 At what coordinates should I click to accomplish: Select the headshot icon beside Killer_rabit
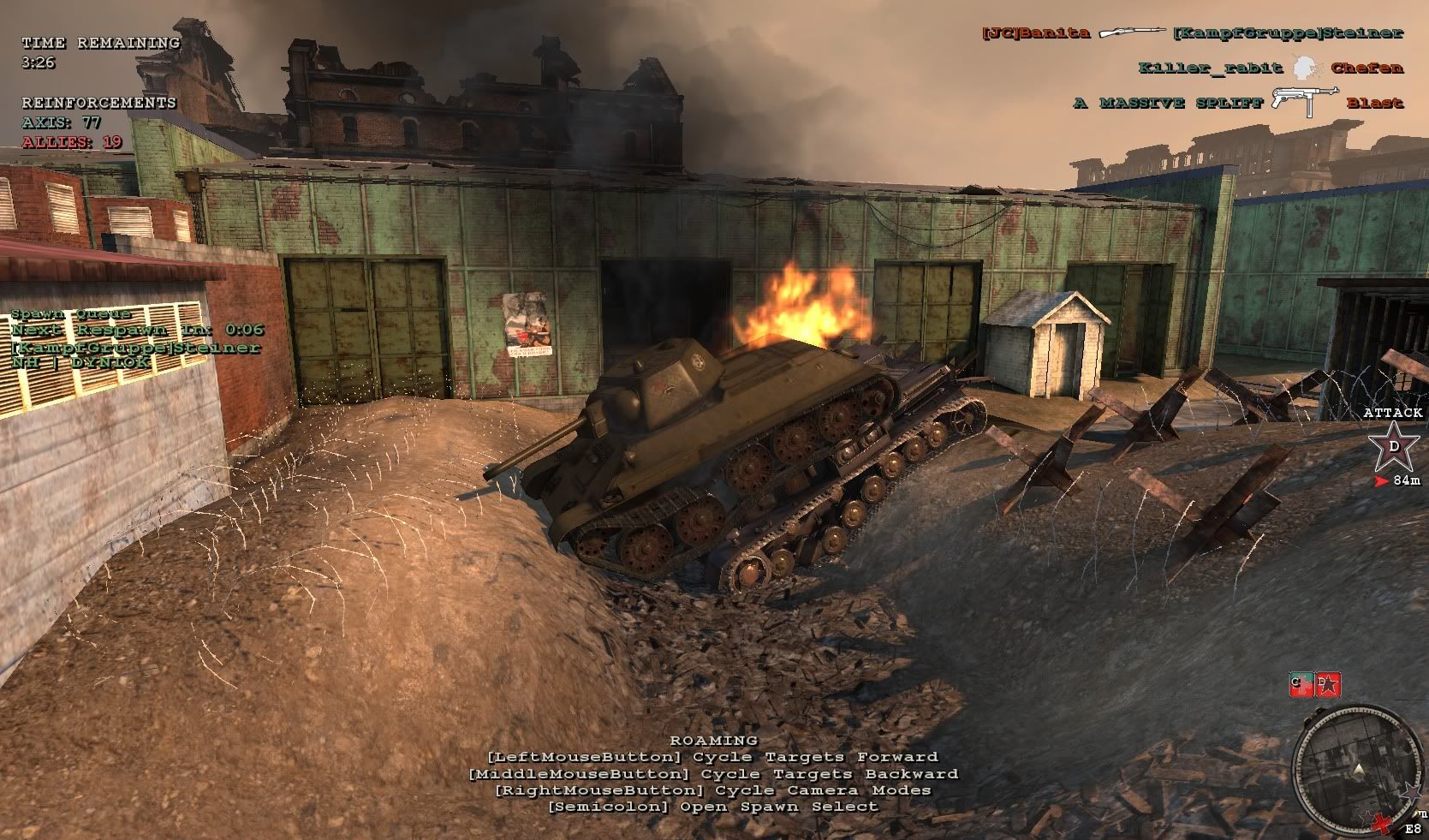point(1305,68)
